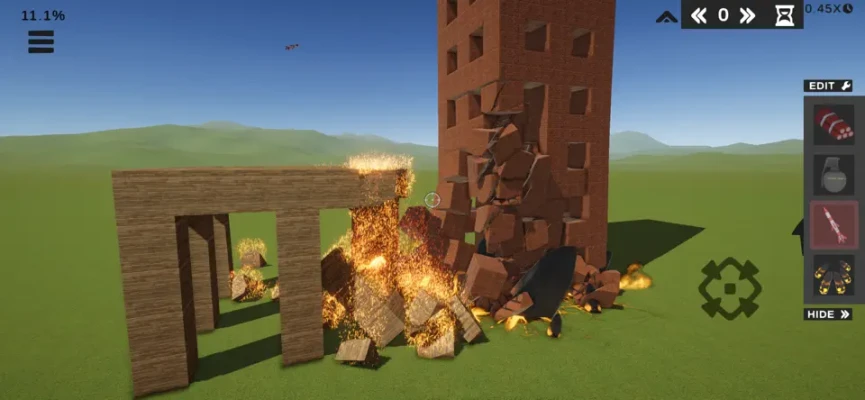This screenshot has height=400, width=865.
Task: Toggle the hourglass slow-motion button
Action: tap(784, 15)
